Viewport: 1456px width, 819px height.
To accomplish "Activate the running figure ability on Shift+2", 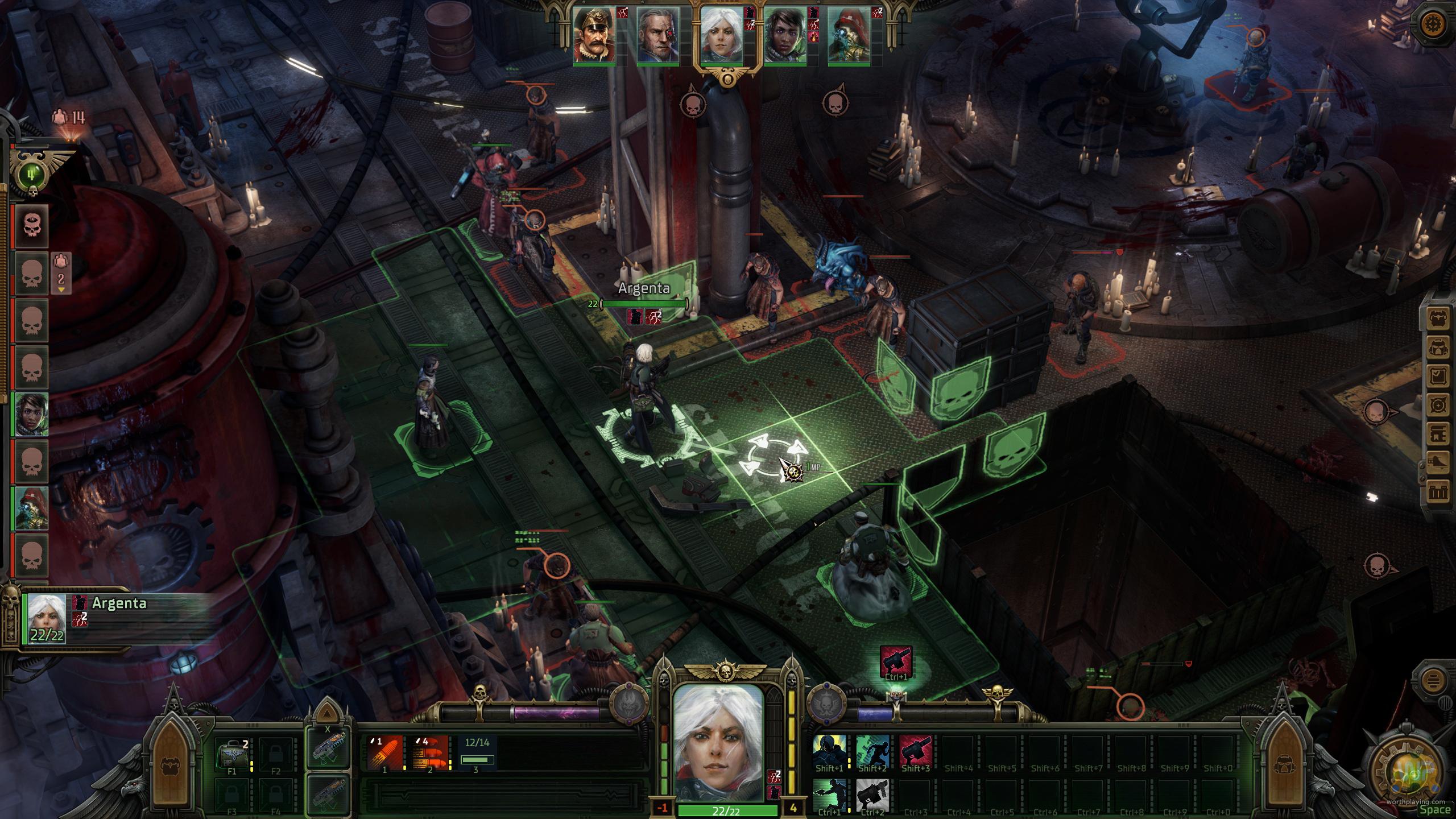I will coord(872,751).
